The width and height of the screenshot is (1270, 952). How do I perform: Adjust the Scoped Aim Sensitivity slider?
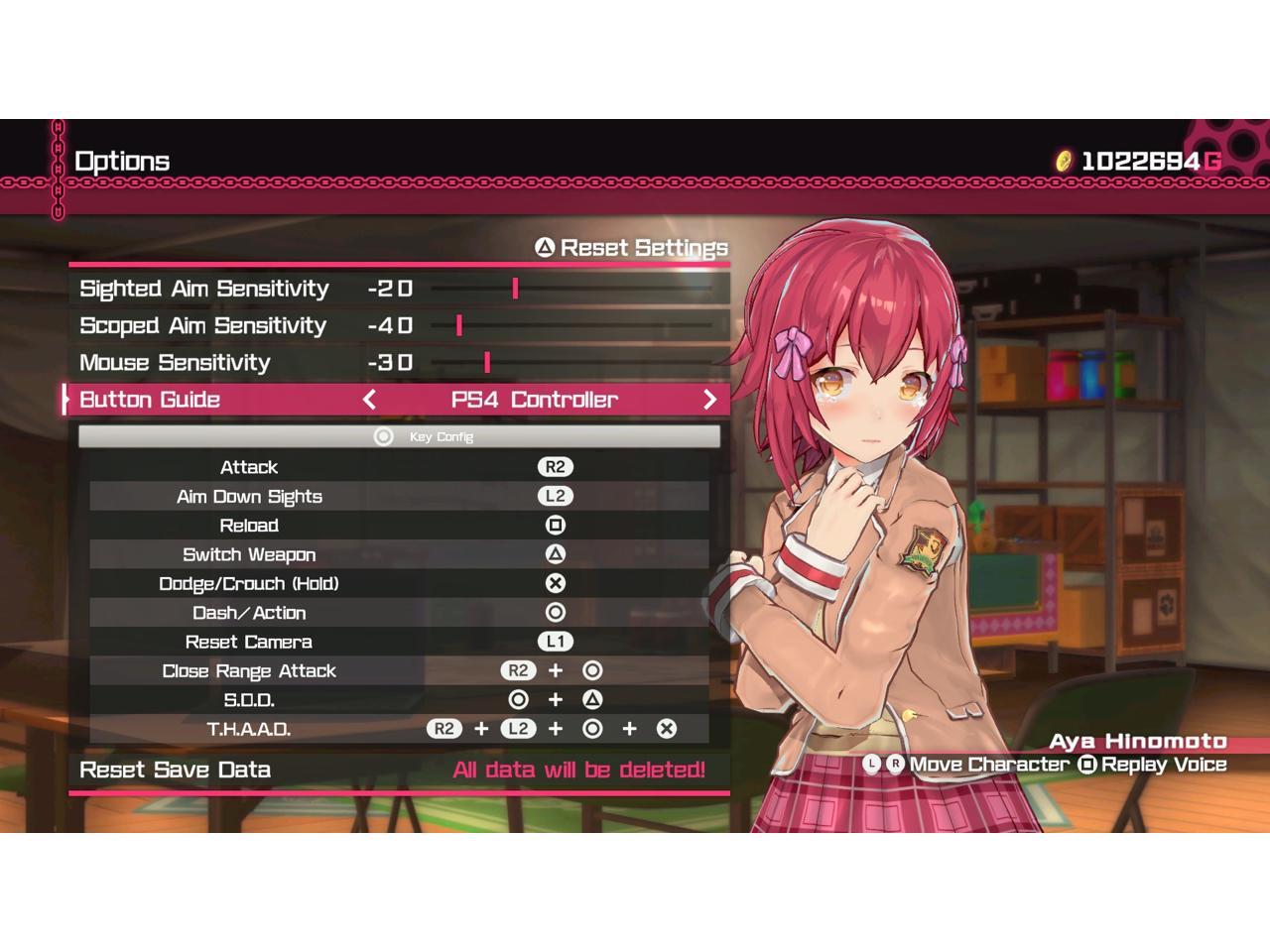459,325
